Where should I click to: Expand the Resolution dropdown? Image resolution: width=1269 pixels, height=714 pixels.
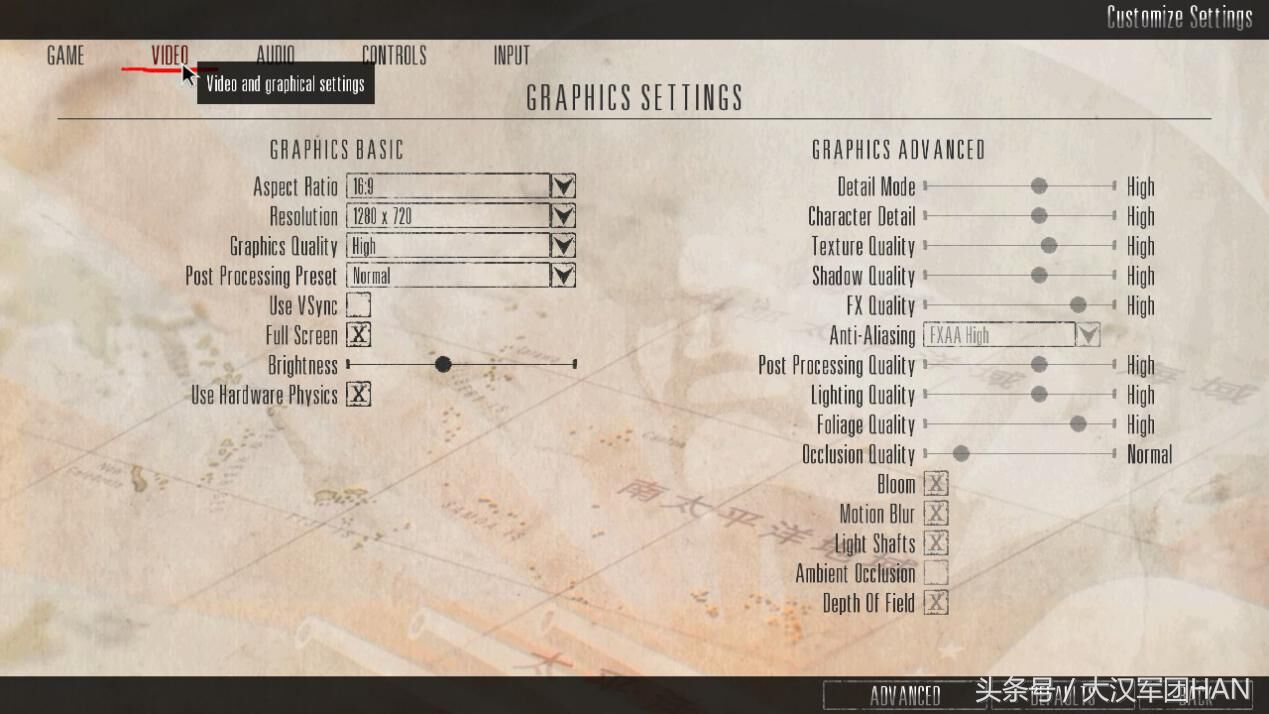click(x=563, y=216)
